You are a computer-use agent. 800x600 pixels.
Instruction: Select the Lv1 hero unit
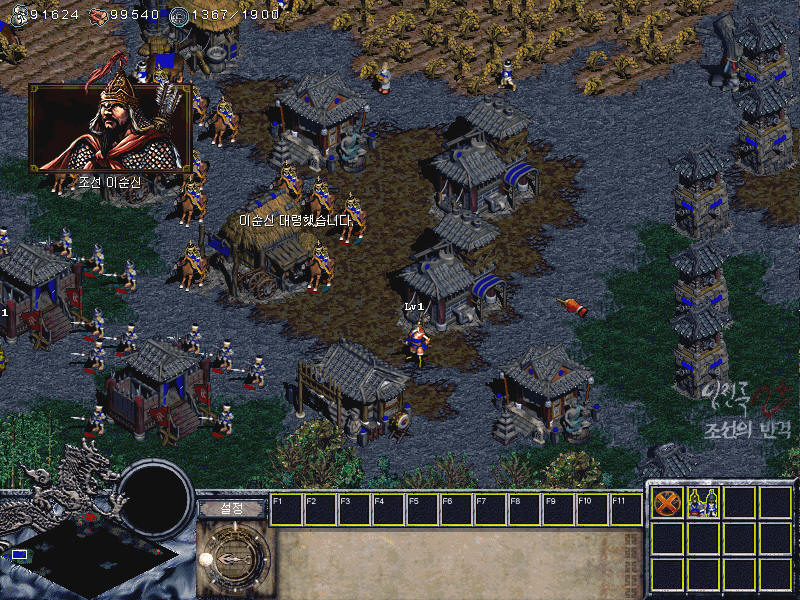click(420, 340)
